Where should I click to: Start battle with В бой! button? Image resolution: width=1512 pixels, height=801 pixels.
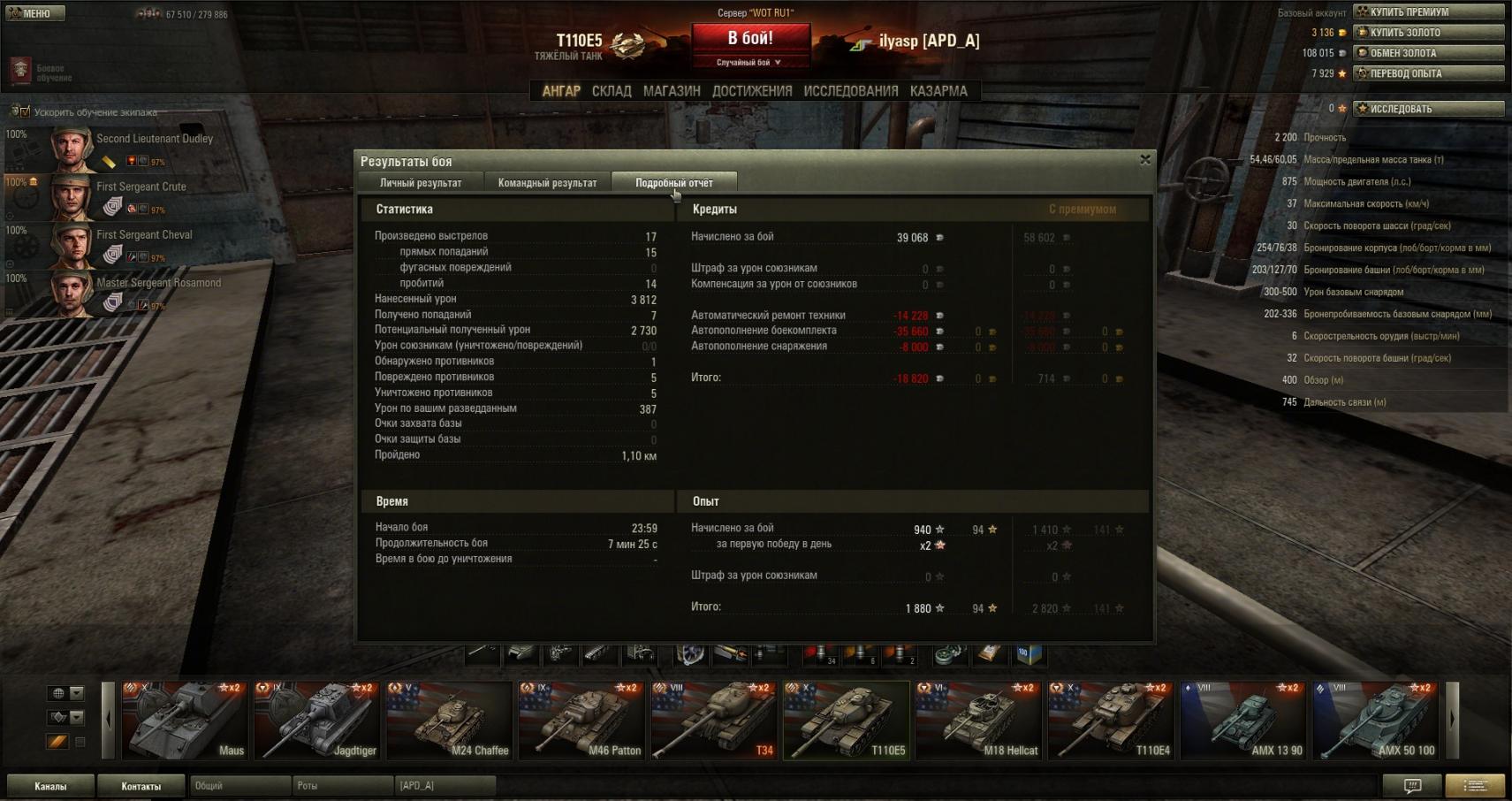coord(750,39)
